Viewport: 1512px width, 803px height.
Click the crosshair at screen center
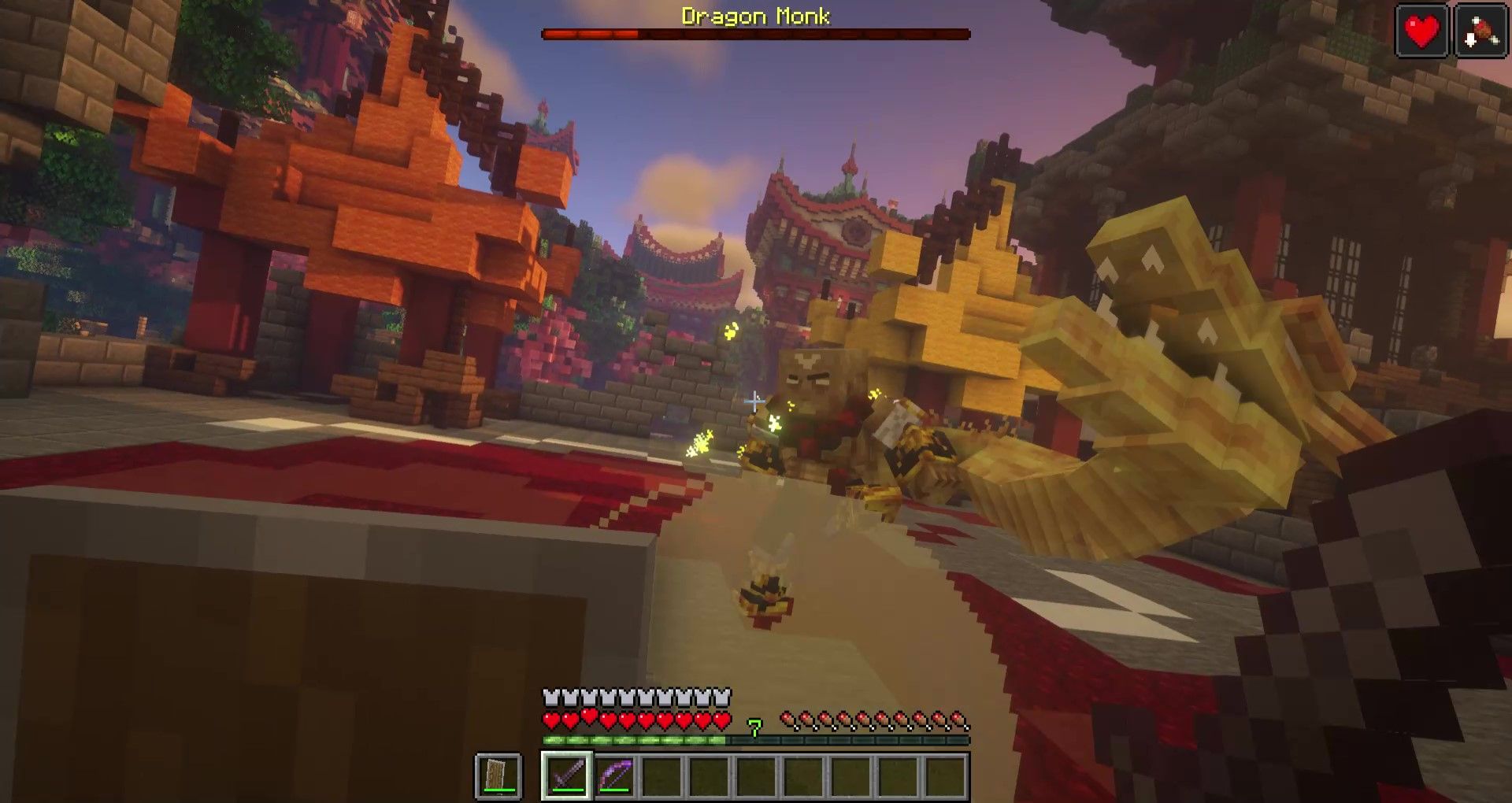(x=753, y=401)
